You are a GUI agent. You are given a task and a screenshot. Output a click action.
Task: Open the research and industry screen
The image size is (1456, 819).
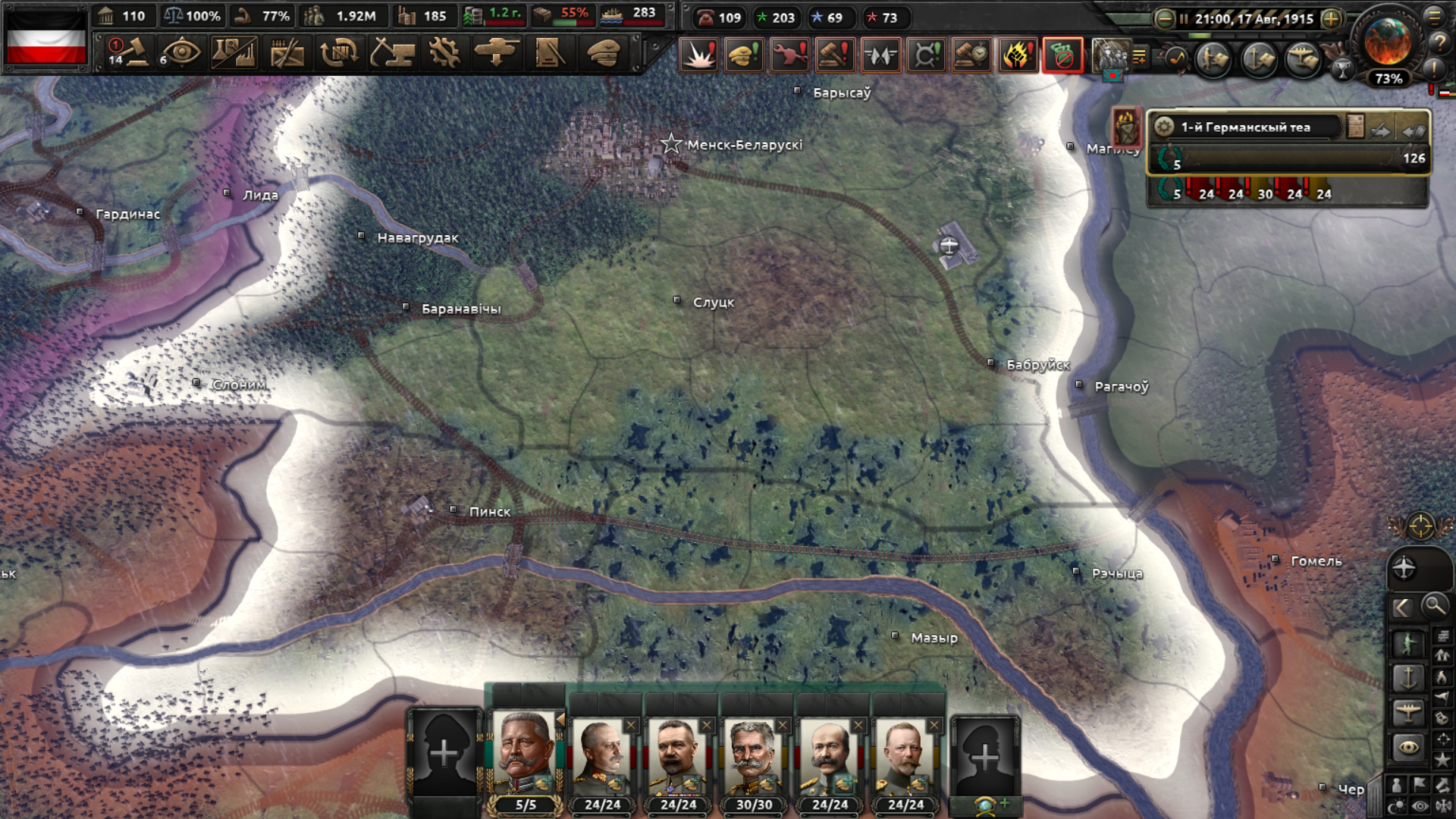tap(234, 53)
